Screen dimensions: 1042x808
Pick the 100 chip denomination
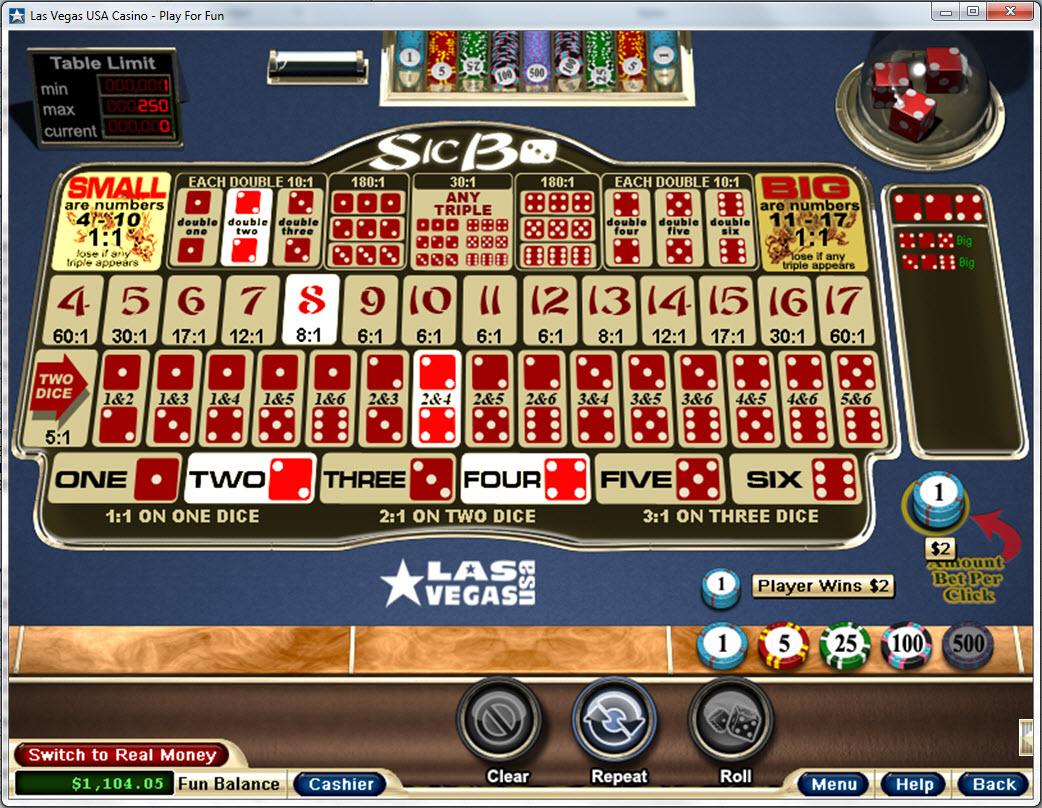tap(907, 645)
